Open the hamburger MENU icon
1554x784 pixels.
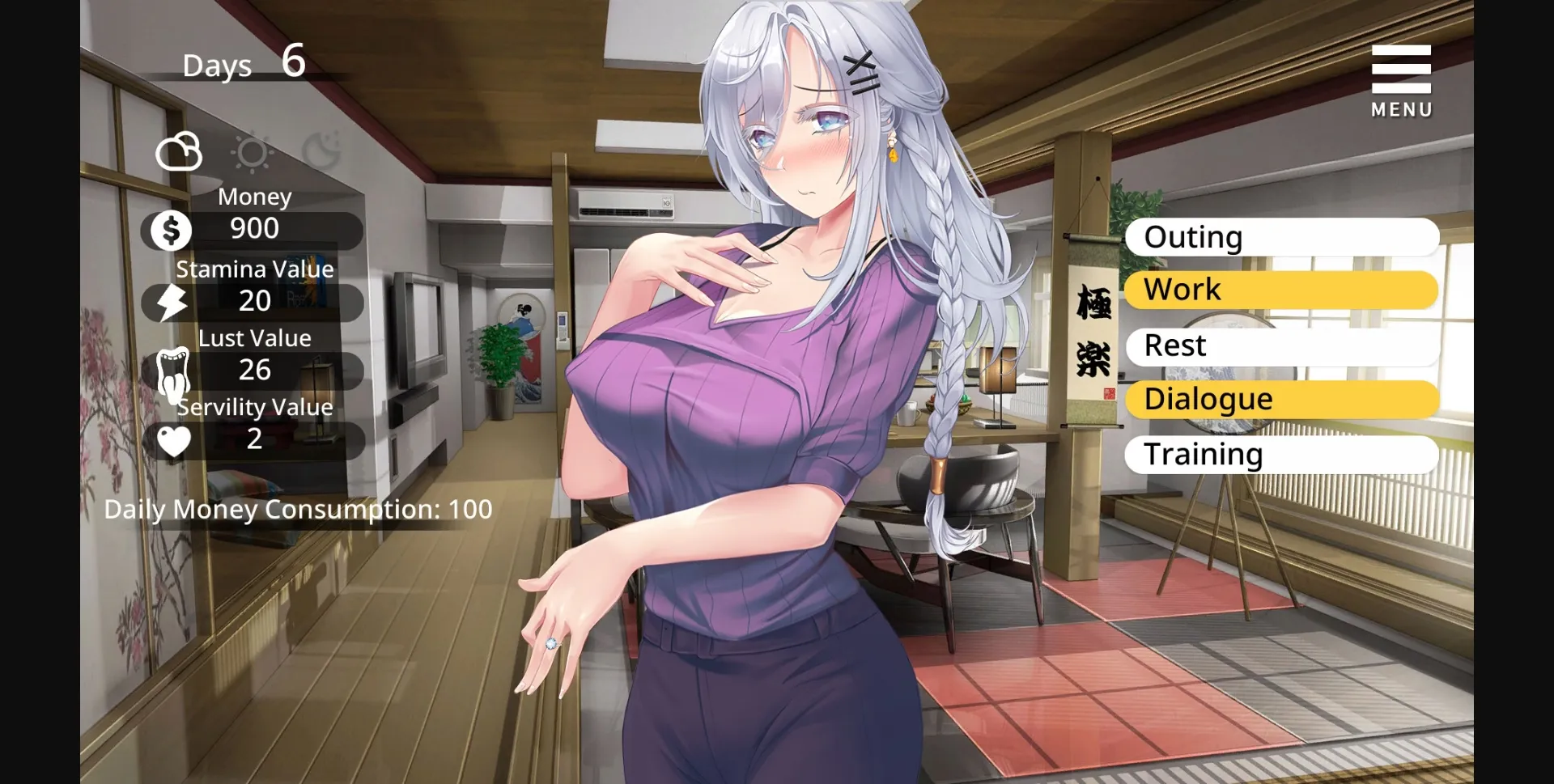click(1400, 69)
